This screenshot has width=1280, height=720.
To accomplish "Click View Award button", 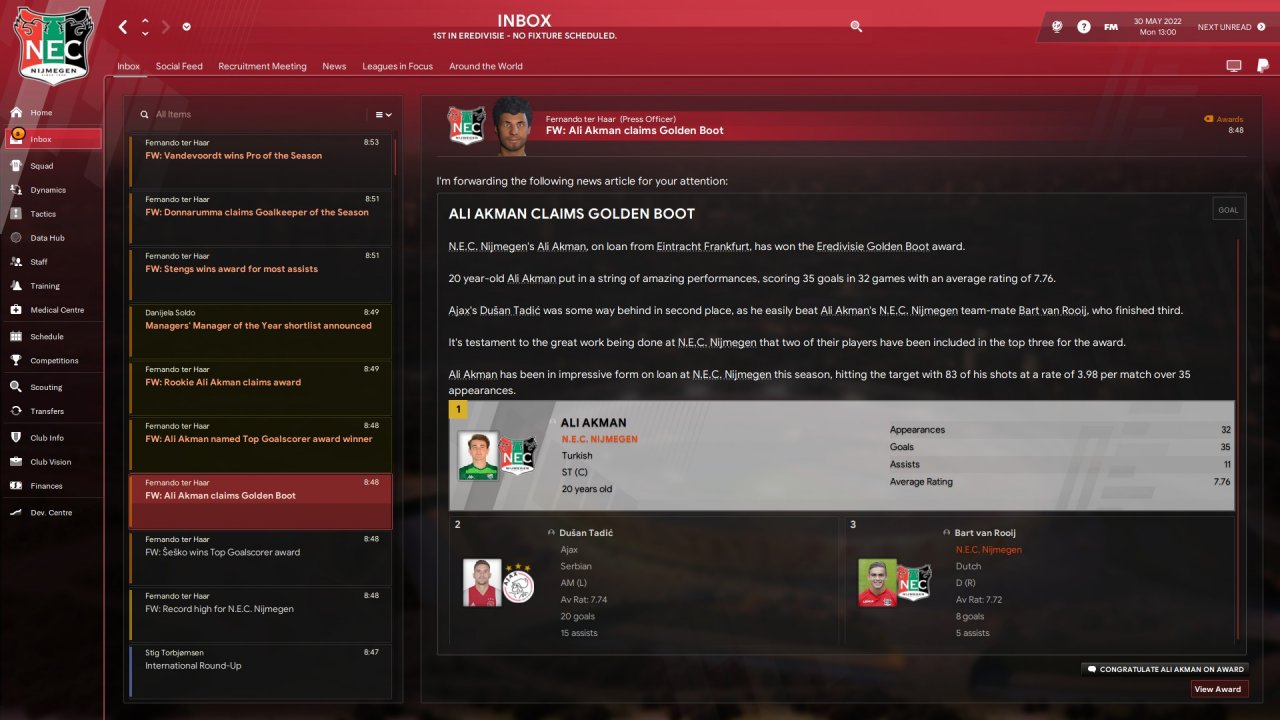I will tap(1218, 689).
